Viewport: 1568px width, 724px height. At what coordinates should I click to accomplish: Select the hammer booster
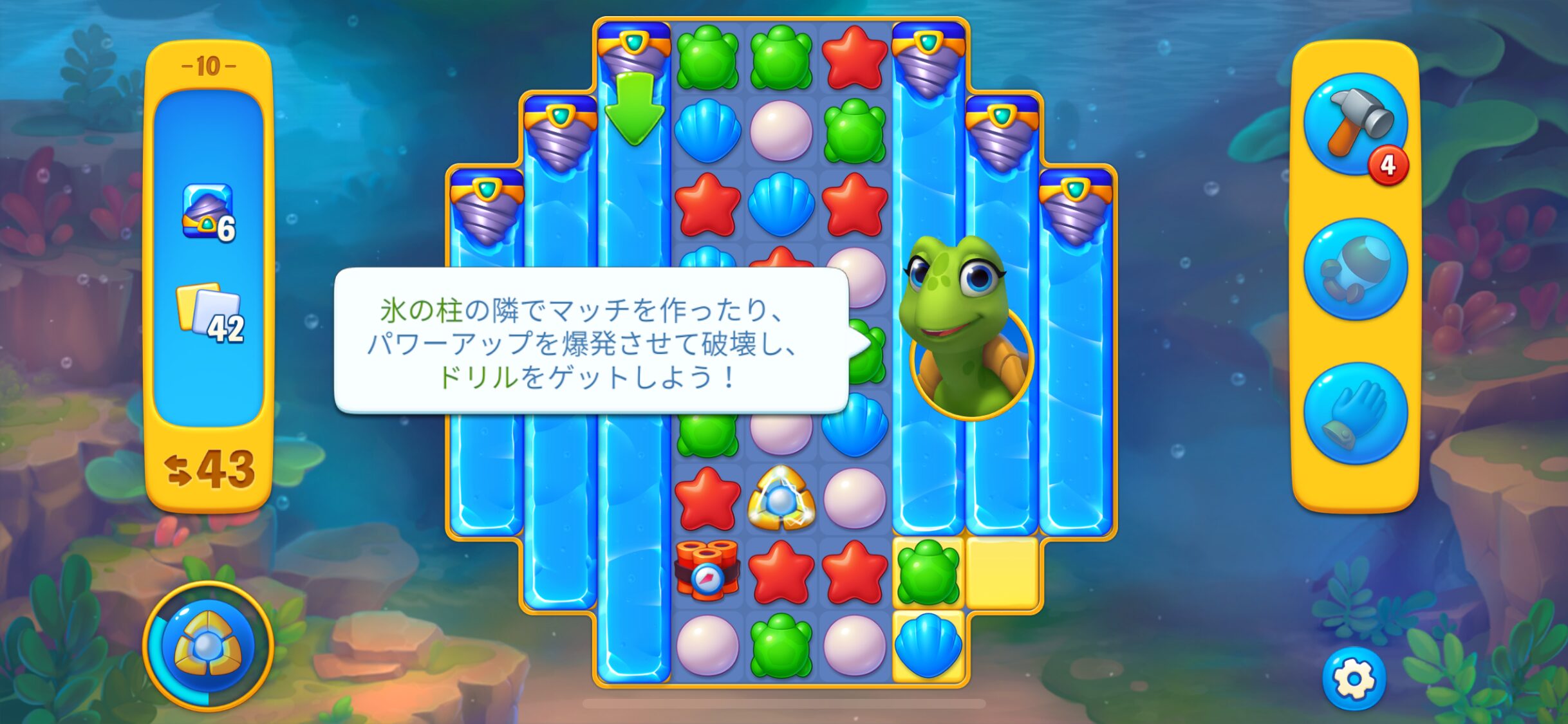[1354, 125]
